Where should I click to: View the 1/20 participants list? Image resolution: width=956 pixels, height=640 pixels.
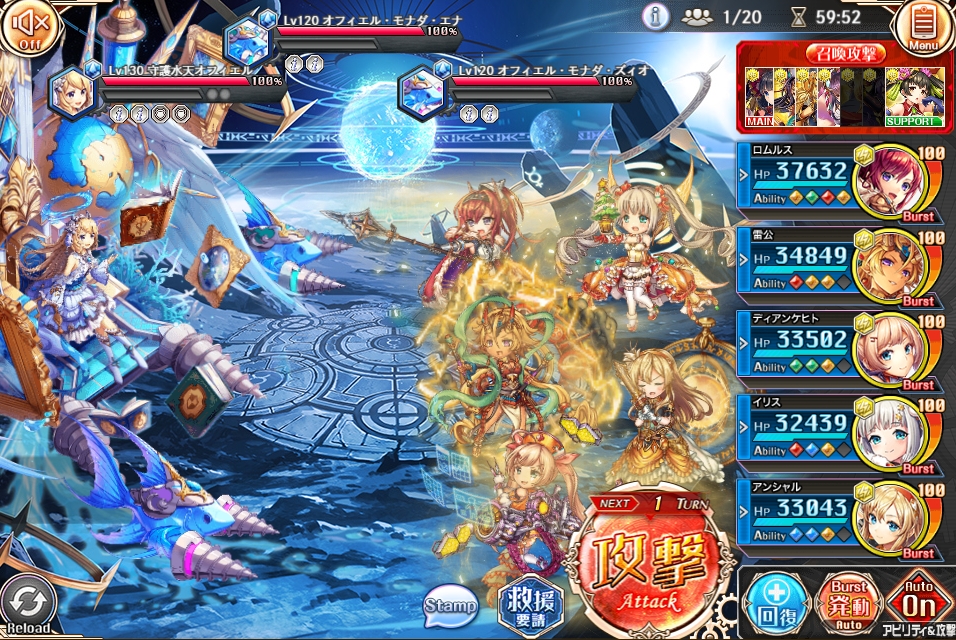pyautogui.click(x=722, y=17)
